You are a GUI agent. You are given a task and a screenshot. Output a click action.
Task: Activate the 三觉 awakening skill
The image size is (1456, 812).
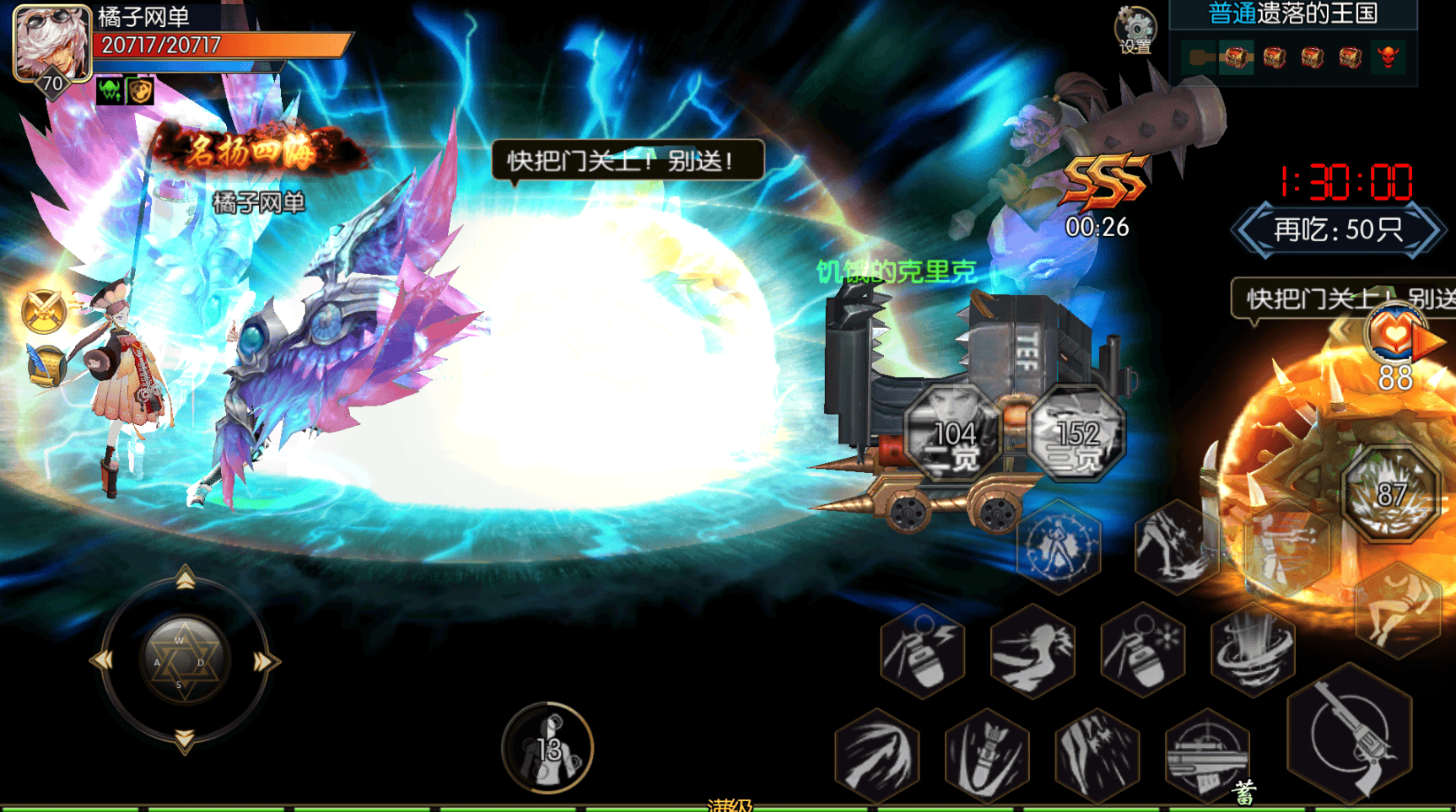(x=1077, y=433)
